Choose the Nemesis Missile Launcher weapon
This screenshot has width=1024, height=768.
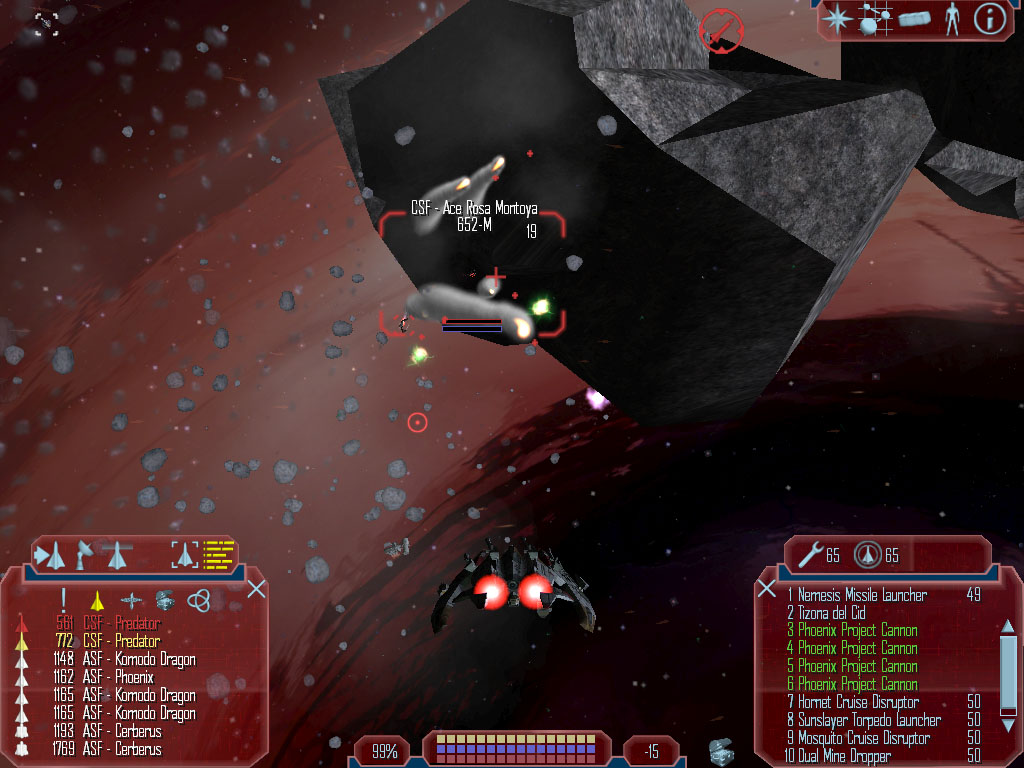[862, 595]
